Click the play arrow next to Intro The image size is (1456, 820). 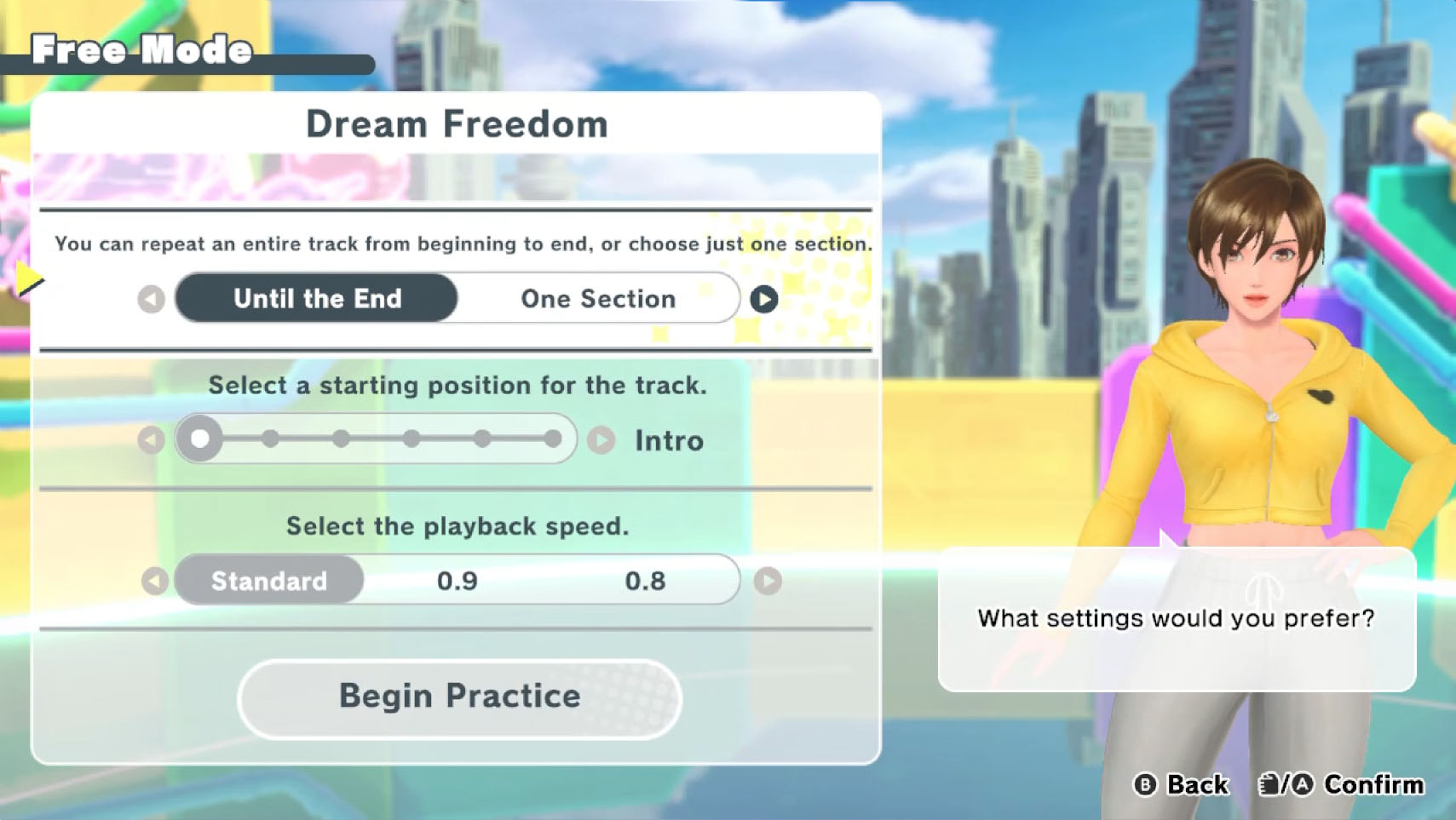pyautogui.click(x=603, y=439)
